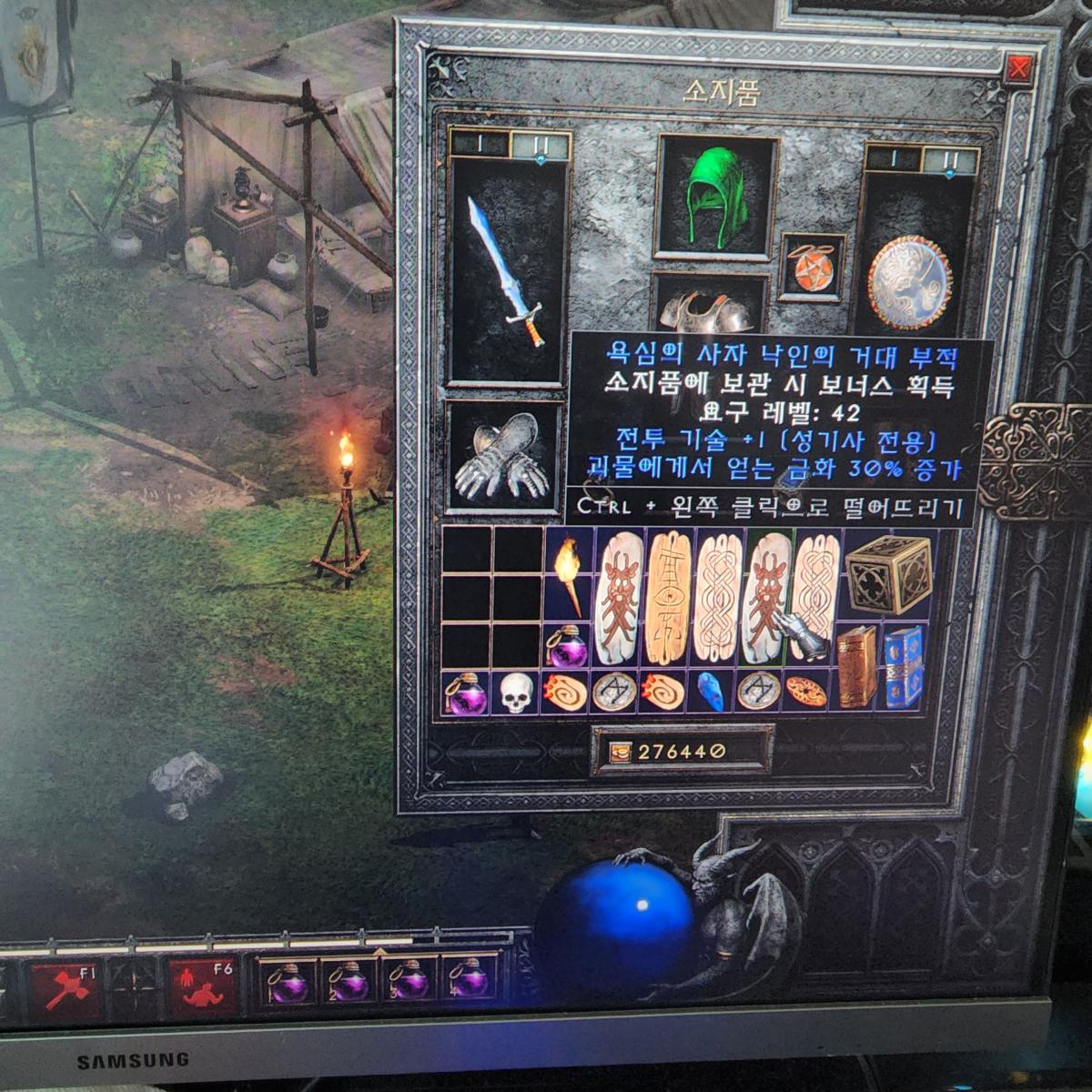This screenshot has width=1092, height=1092.
Task: Pick up the blue gem in inventory
Action: [x=708, y=693]
